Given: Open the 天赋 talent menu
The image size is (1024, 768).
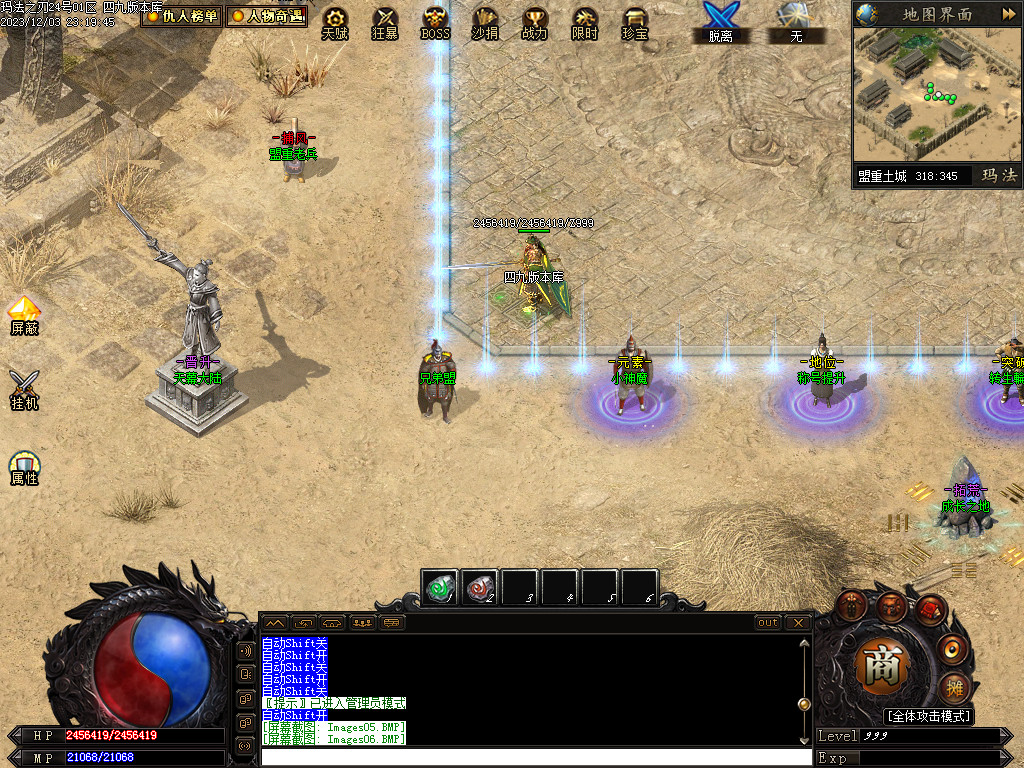Looking at the screenshot, I should point(335,22).
